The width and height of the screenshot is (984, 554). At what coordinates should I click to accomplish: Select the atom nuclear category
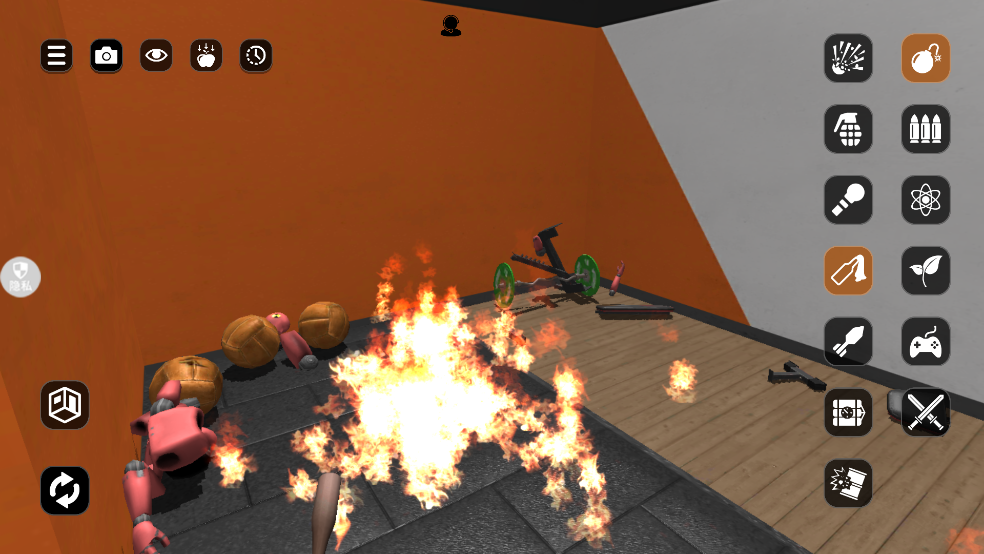tap(925, 200)
